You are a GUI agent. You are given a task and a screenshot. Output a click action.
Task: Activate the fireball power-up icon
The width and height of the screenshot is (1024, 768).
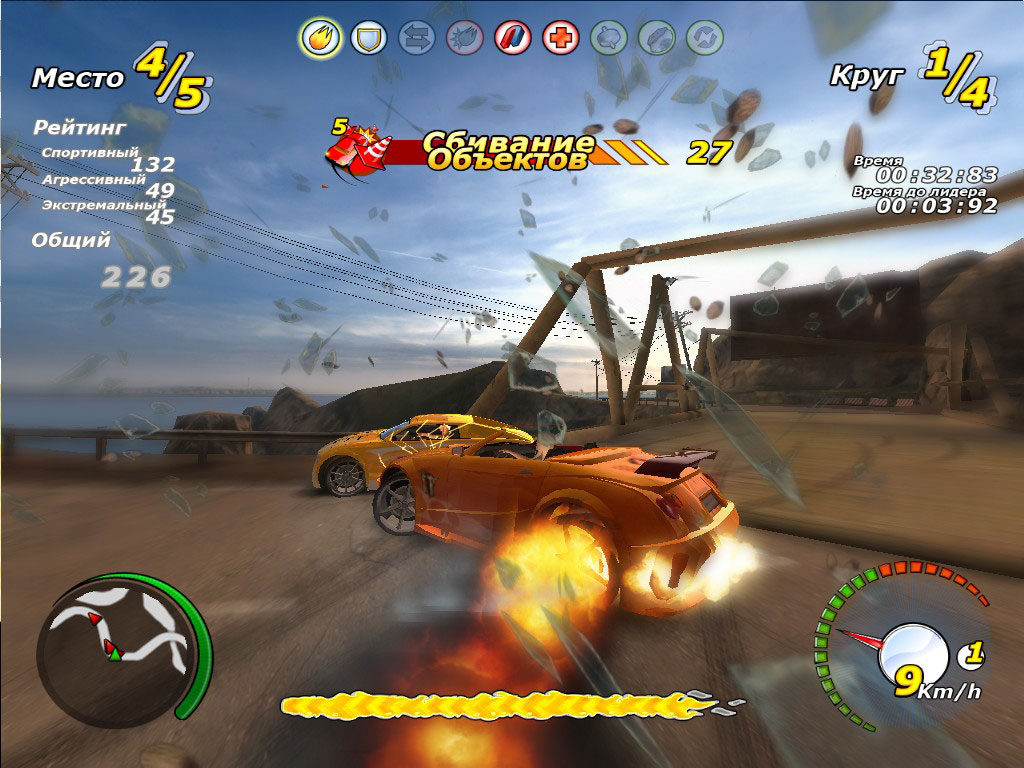point(321,39)
